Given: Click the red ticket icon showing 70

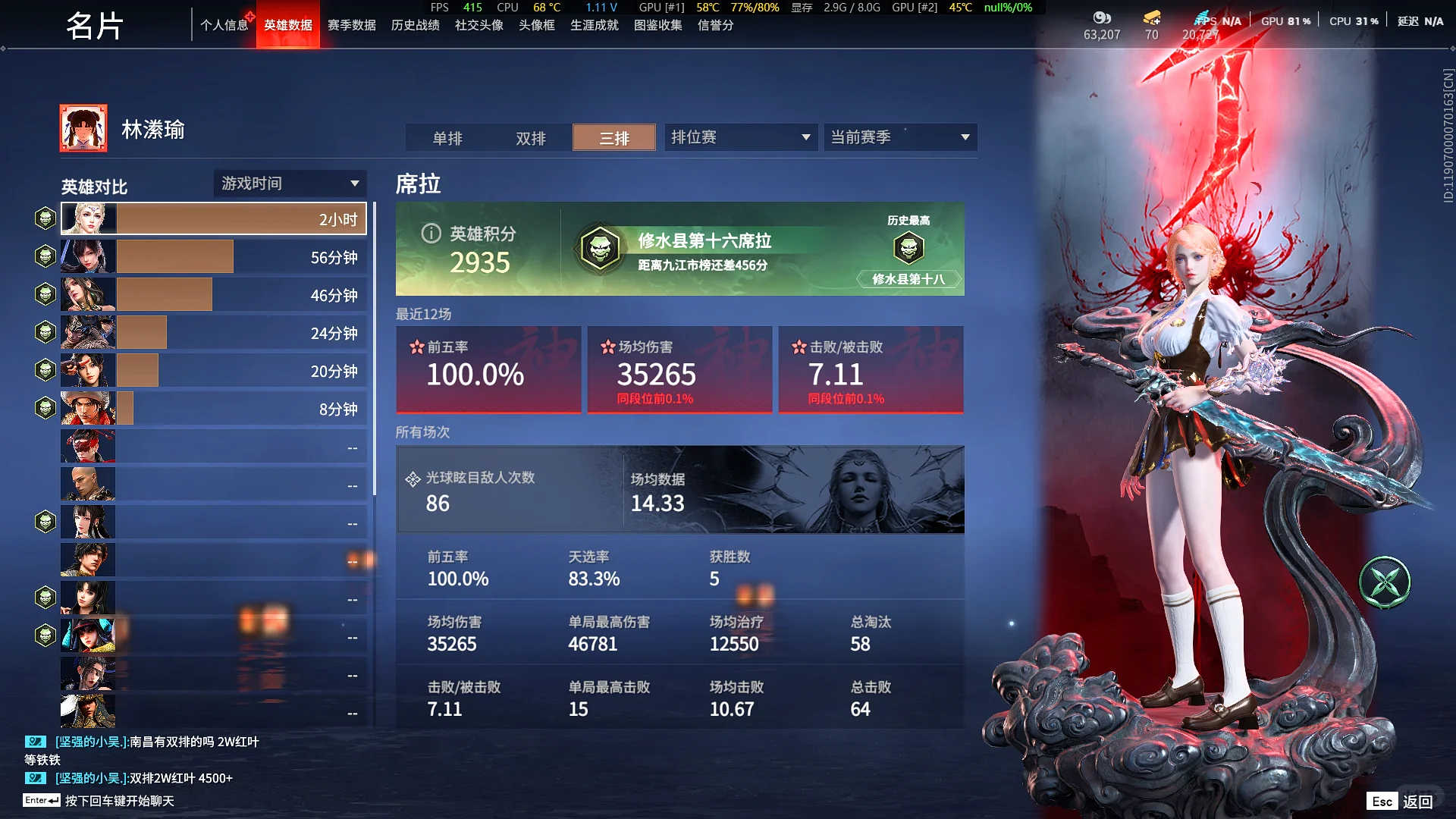Looking at the screenshot, I should point(1151,15).
